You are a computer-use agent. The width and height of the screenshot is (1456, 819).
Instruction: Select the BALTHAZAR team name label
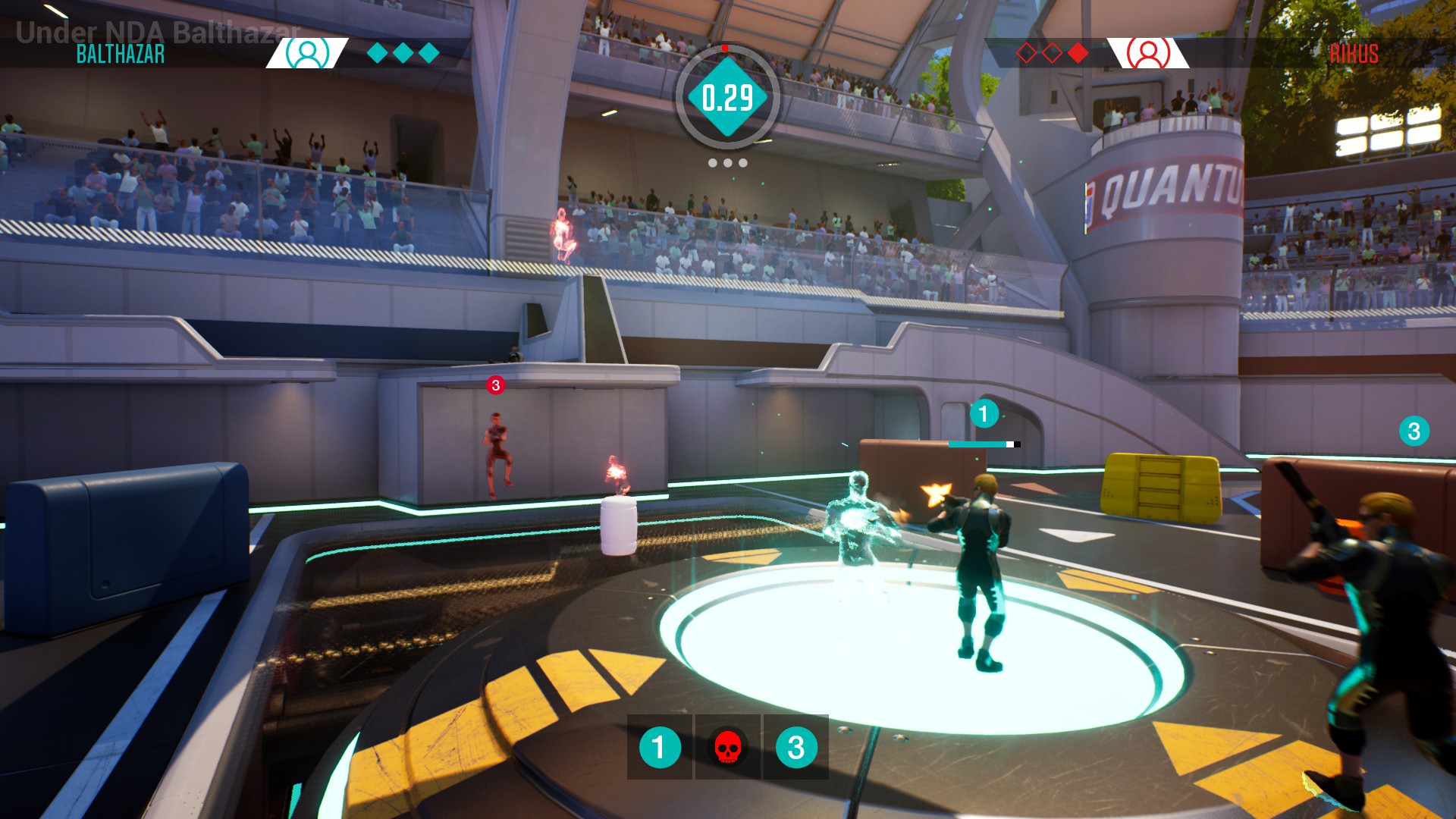coord(120,53)
